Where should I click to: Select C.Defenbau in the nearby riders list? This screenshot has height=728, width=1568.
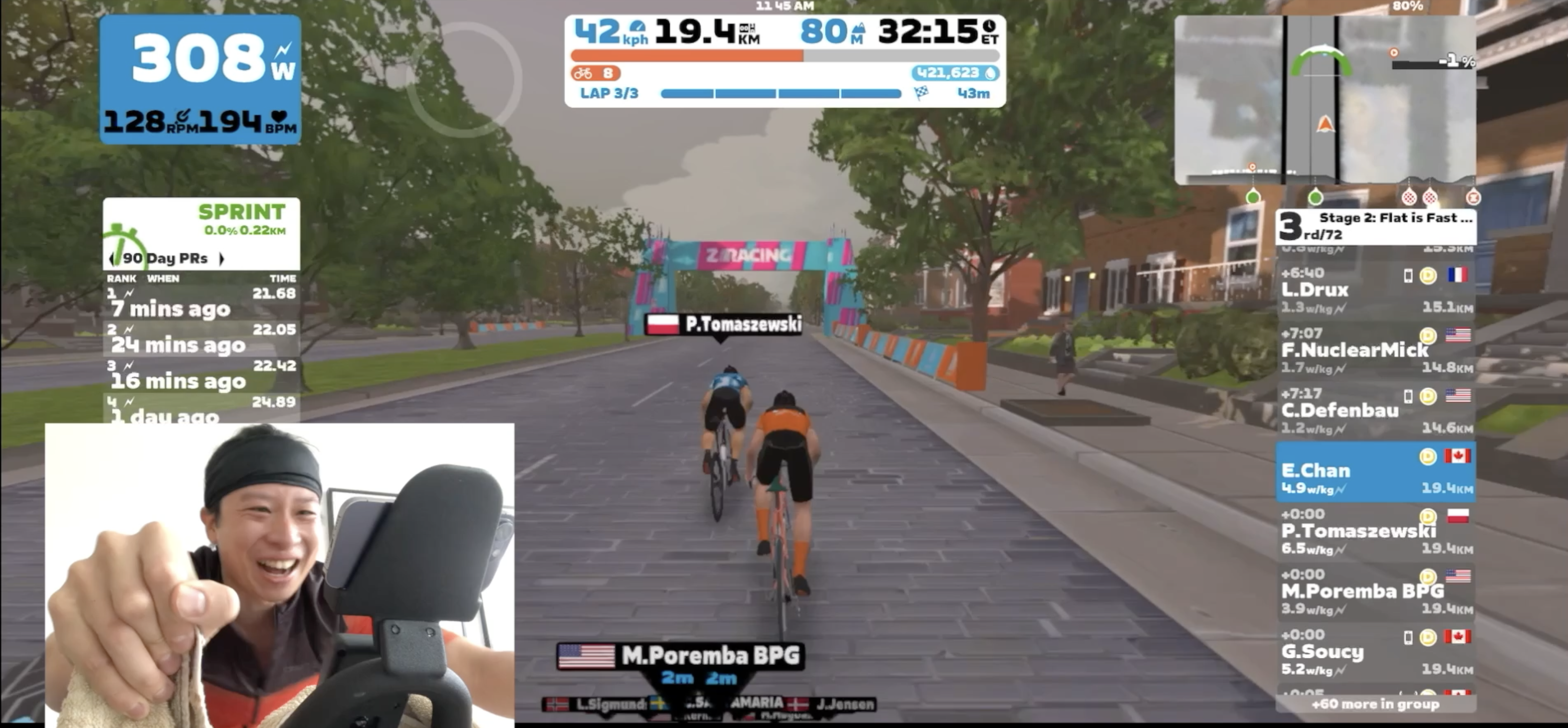1375,411
